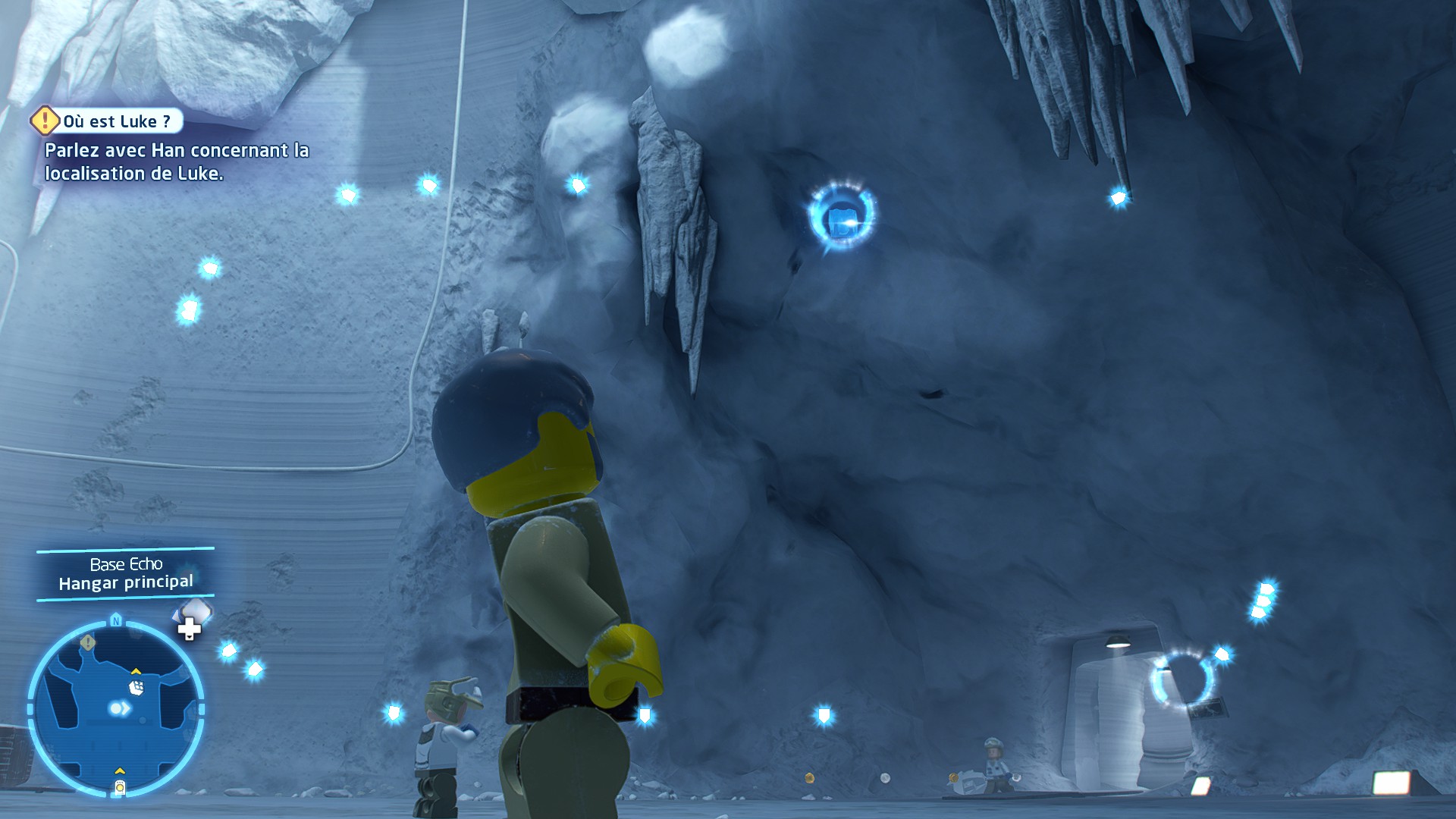Click the minimap north indicator
The image size is (1456, 819).
click(x=116, y=621)
